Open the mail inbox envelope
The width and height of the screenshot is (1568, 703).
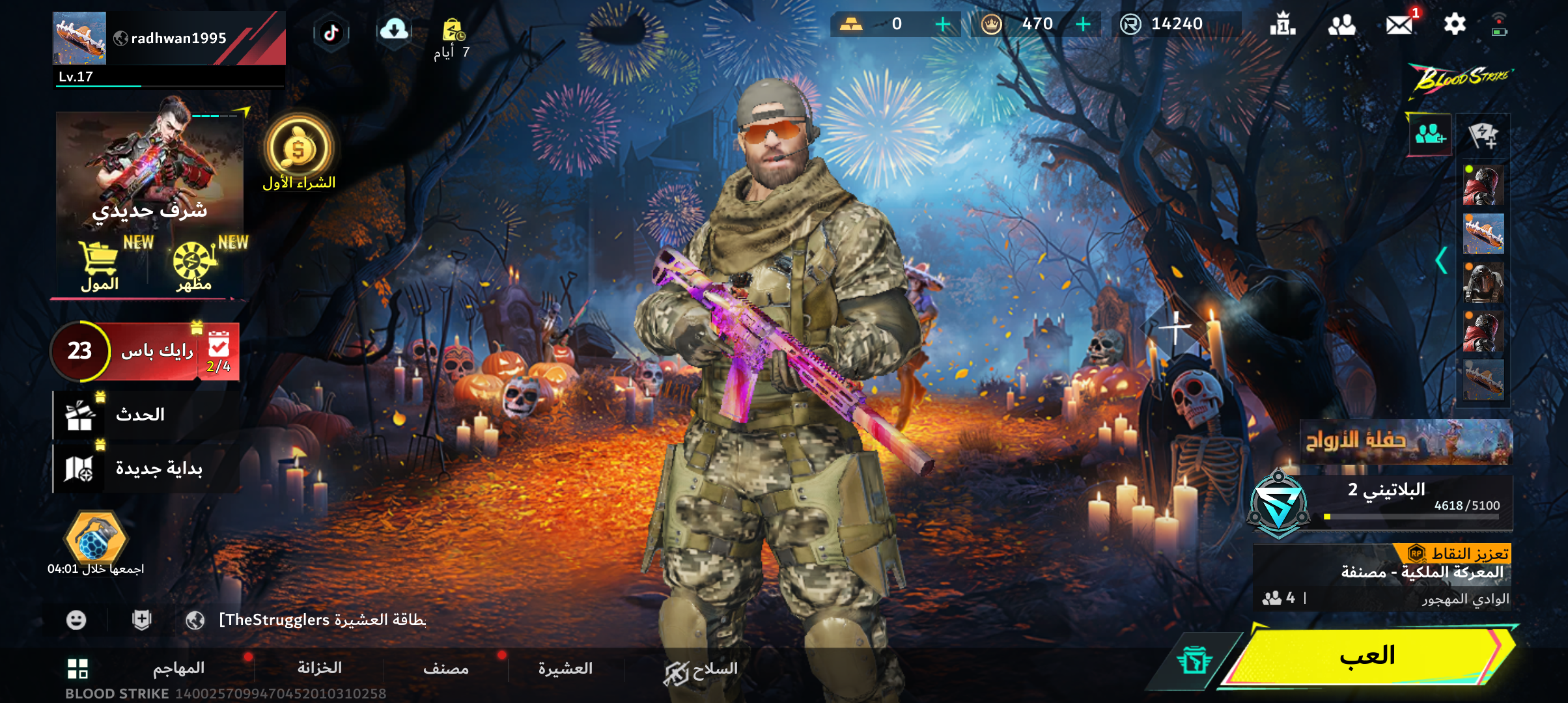[1399, 25]
